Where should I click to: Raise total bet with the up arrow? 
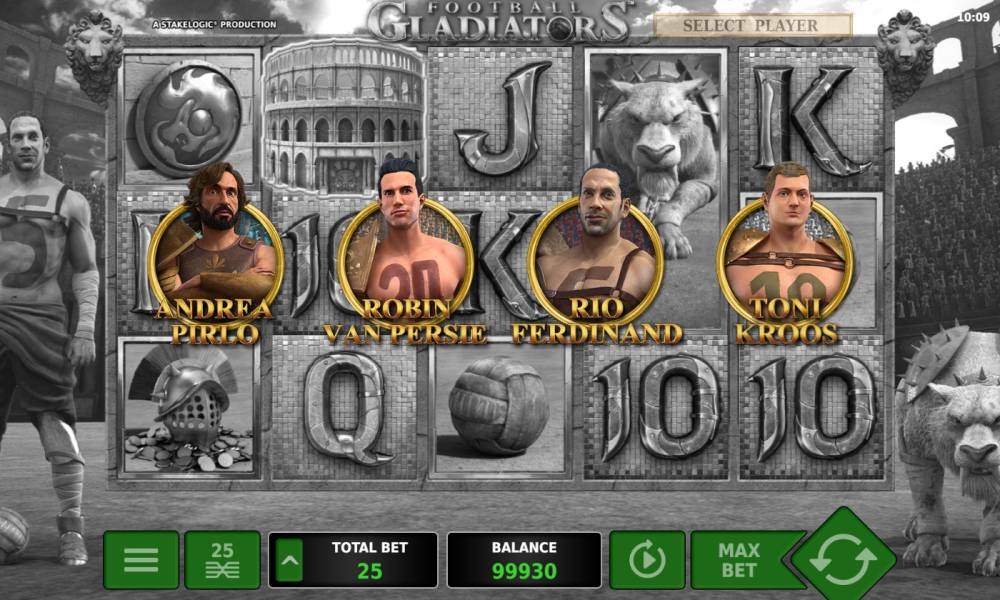(289, 560)
